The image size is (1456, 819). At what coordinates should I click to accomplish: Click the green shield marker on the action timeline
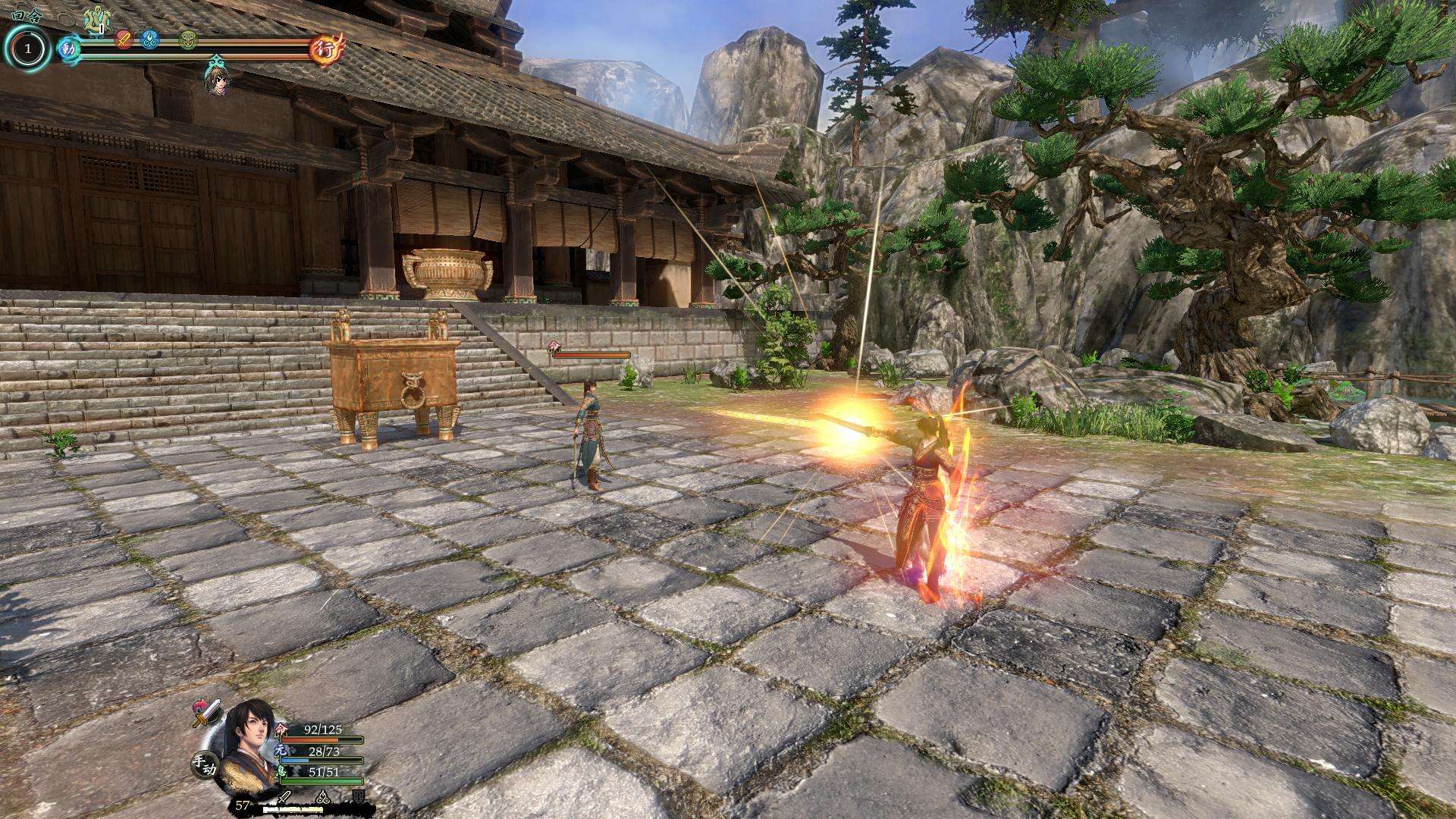(x=189, y=39)
